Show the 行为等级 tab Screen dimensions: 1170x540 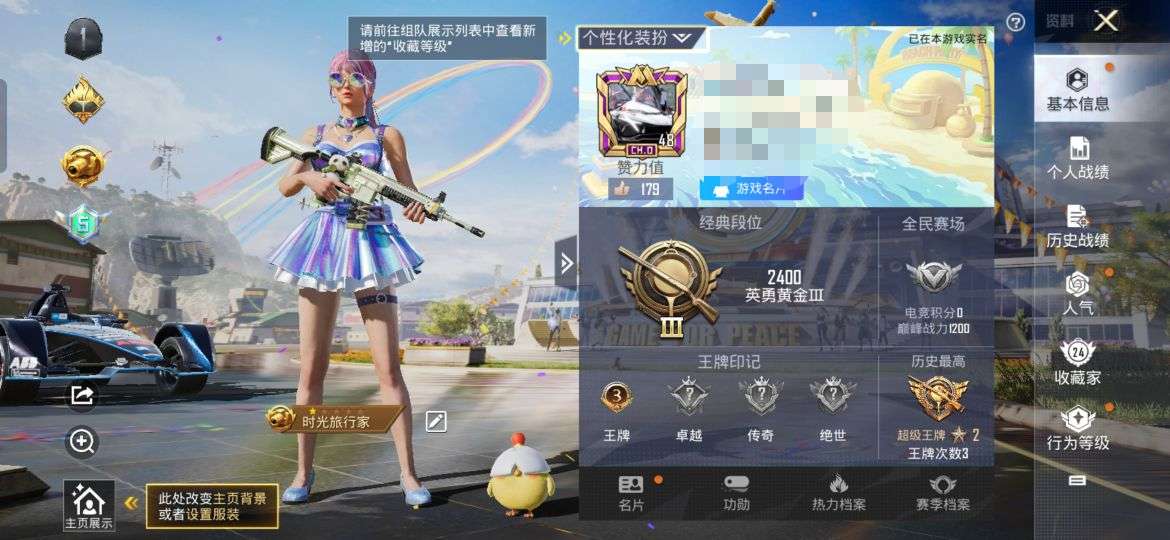coord(1077,429)
